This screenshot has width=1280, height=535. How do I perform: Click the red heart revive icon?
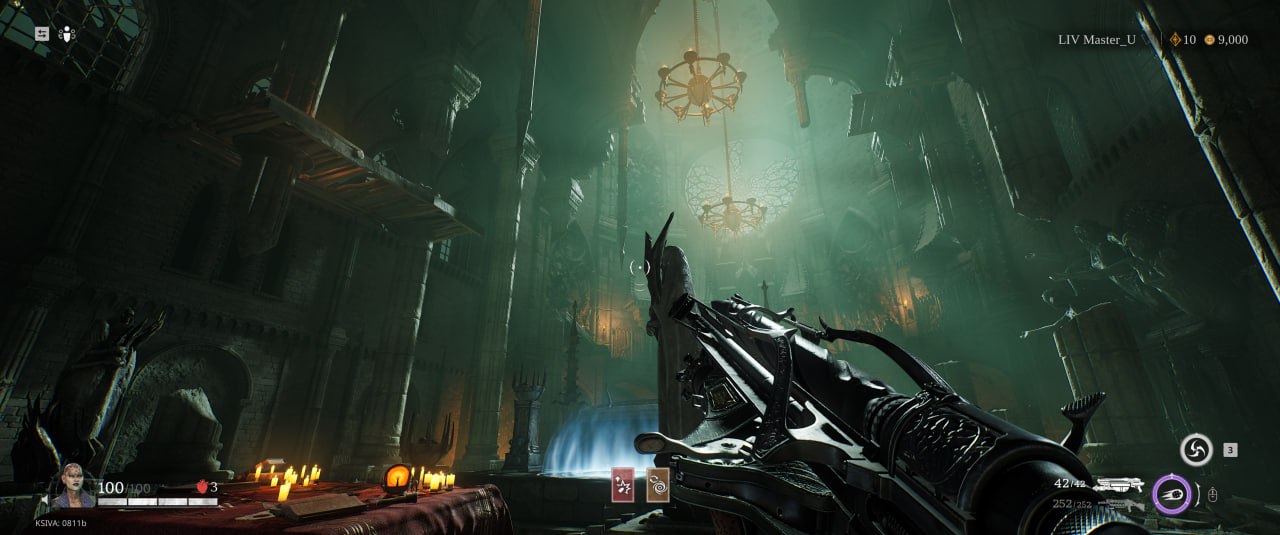(x=201, y=487)
